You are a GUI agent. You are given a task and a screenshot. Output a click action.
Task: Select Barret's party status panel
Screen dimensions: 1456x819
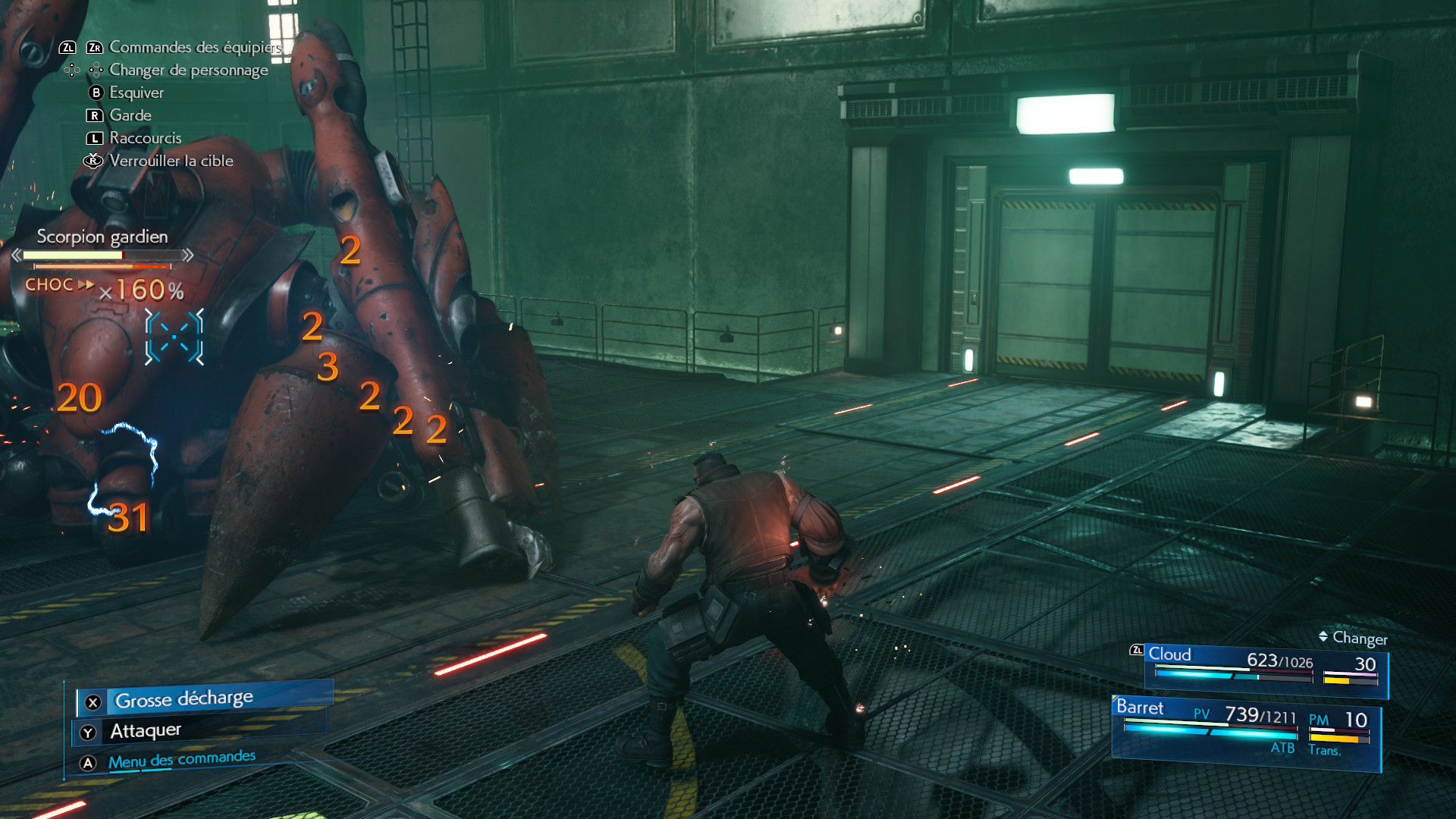coord(1245,731)
